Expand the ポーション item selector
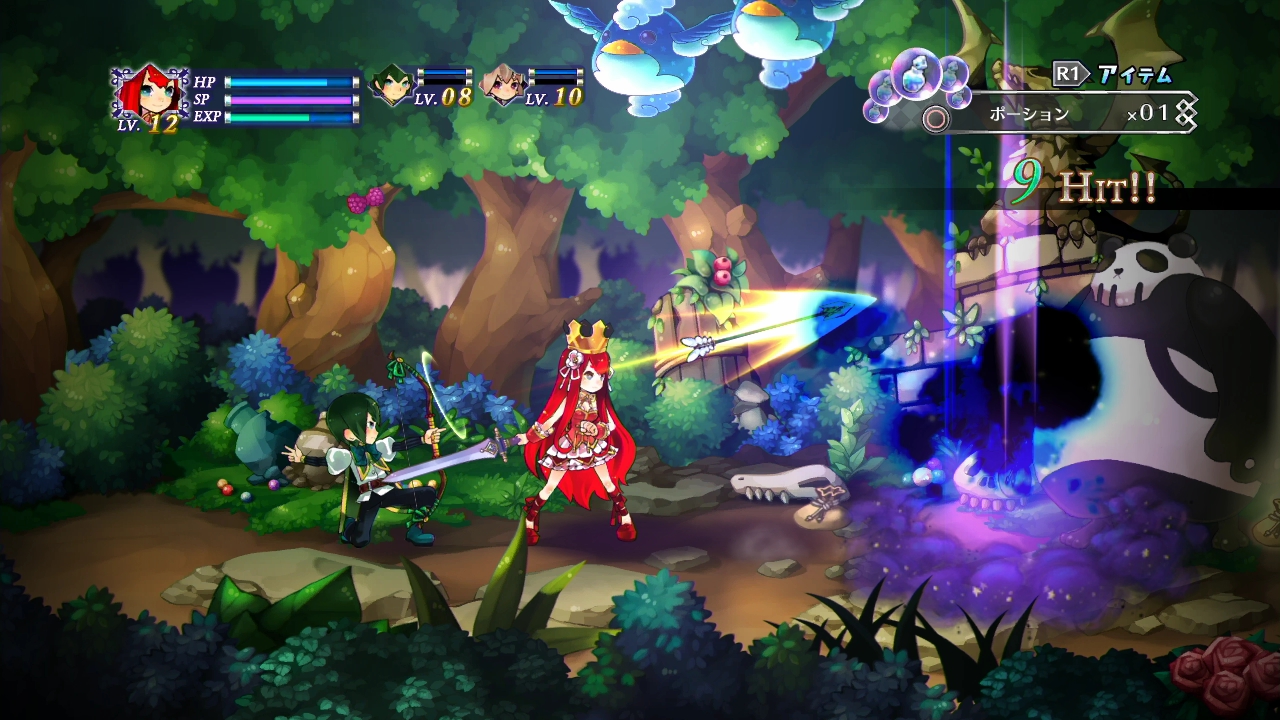The height and width of the screenshot is (720, 1280). (1027, 113)
